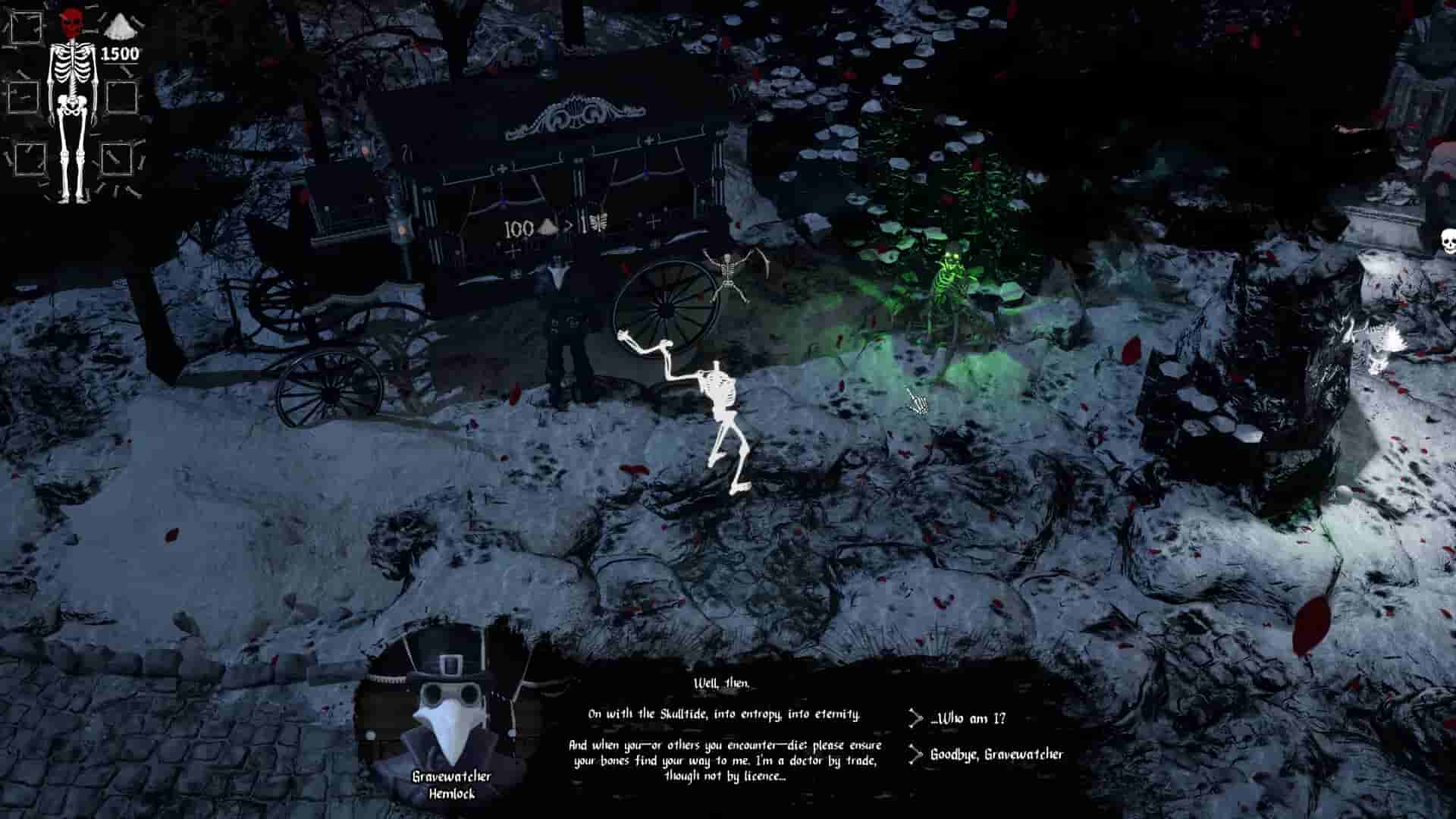
Task: Toggle the top-left empty bone slot
Action: click(27, 28)
